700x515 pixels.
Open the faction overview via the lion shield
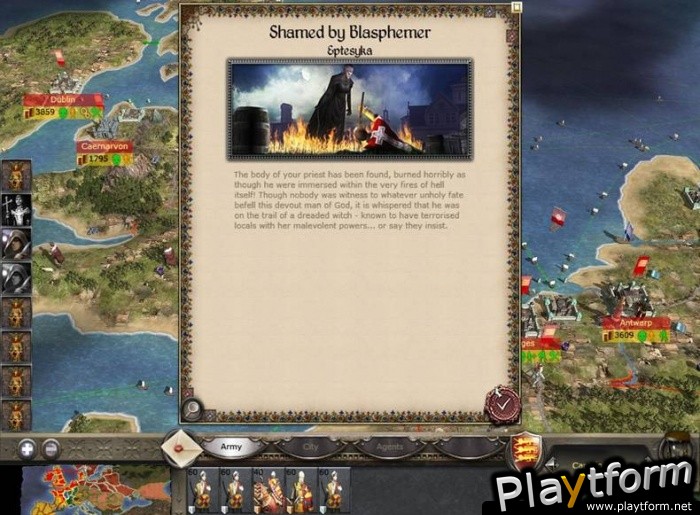point(522,449)
